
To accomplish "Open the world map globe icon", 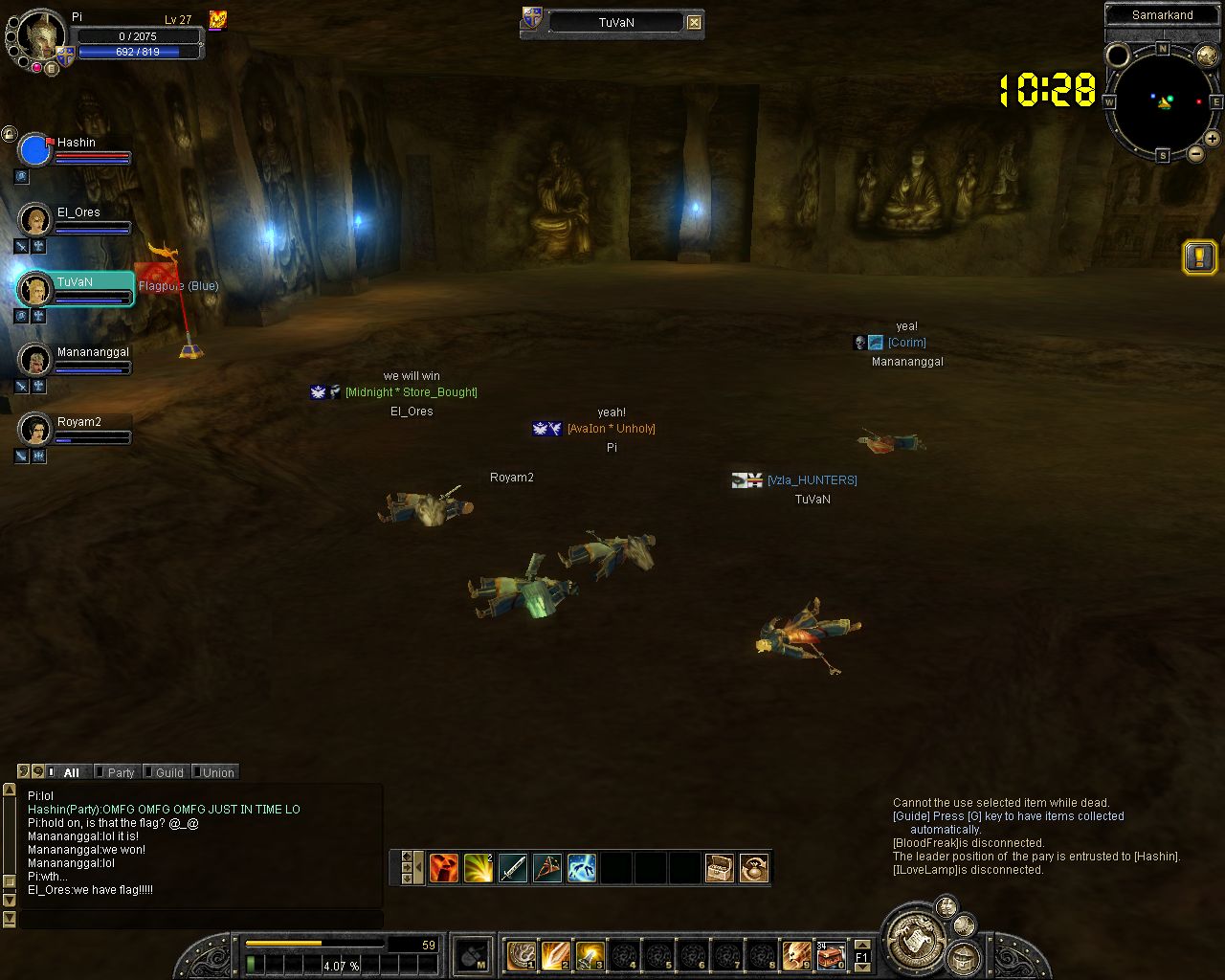I will (1207, 56).
